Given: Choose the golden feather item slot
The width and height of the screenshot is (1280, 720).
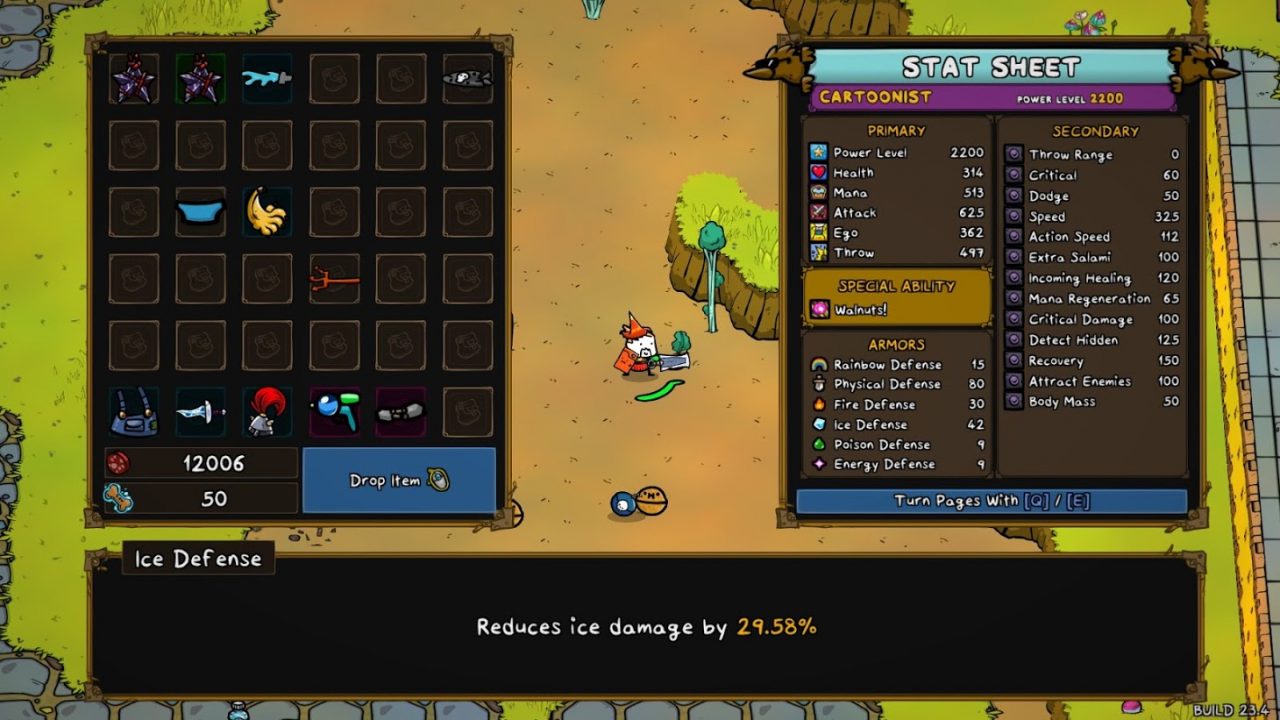Looking at the screenshot, I should point(267,212).
